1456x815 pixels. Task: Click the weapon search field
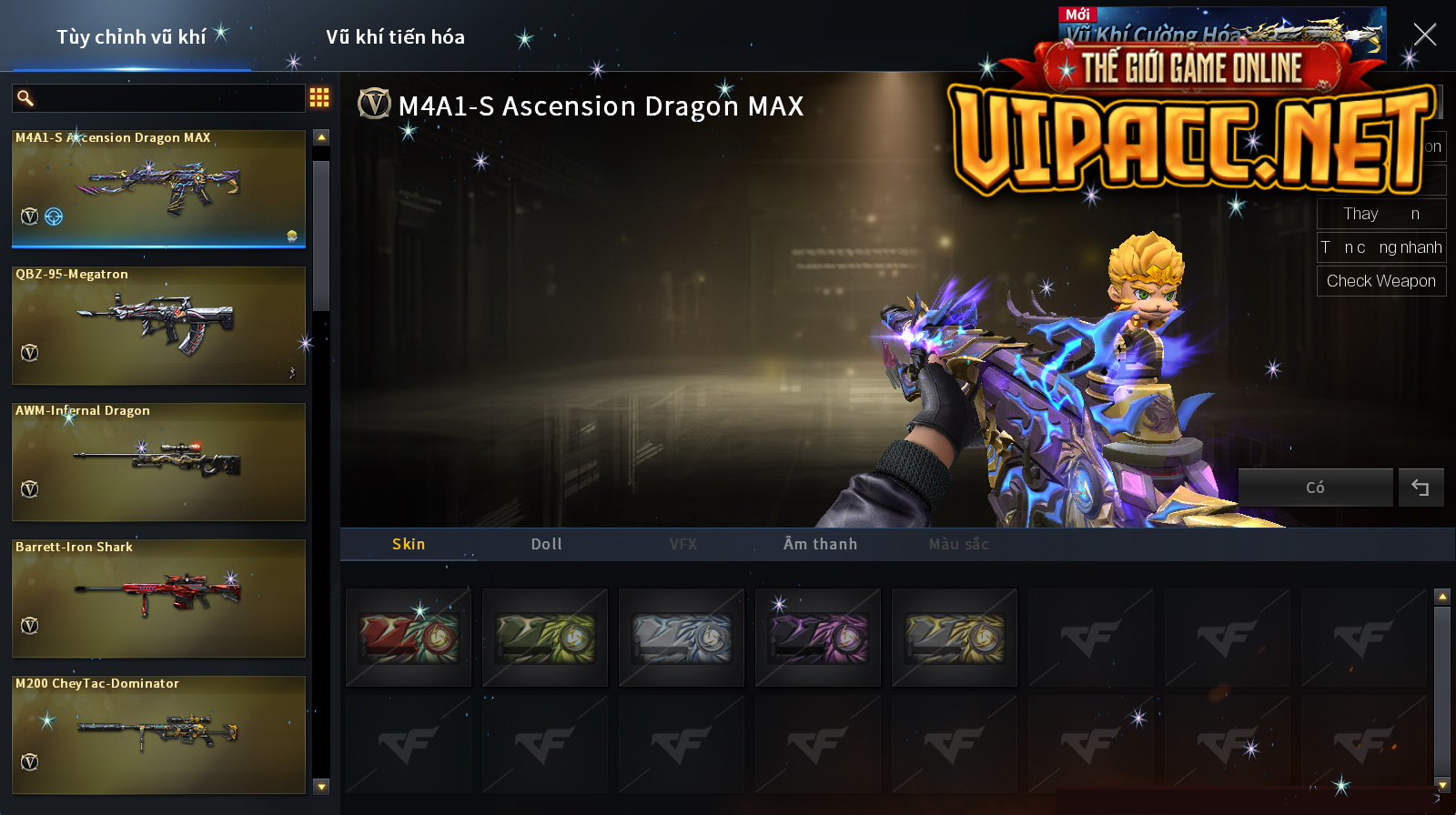point(168,98)
